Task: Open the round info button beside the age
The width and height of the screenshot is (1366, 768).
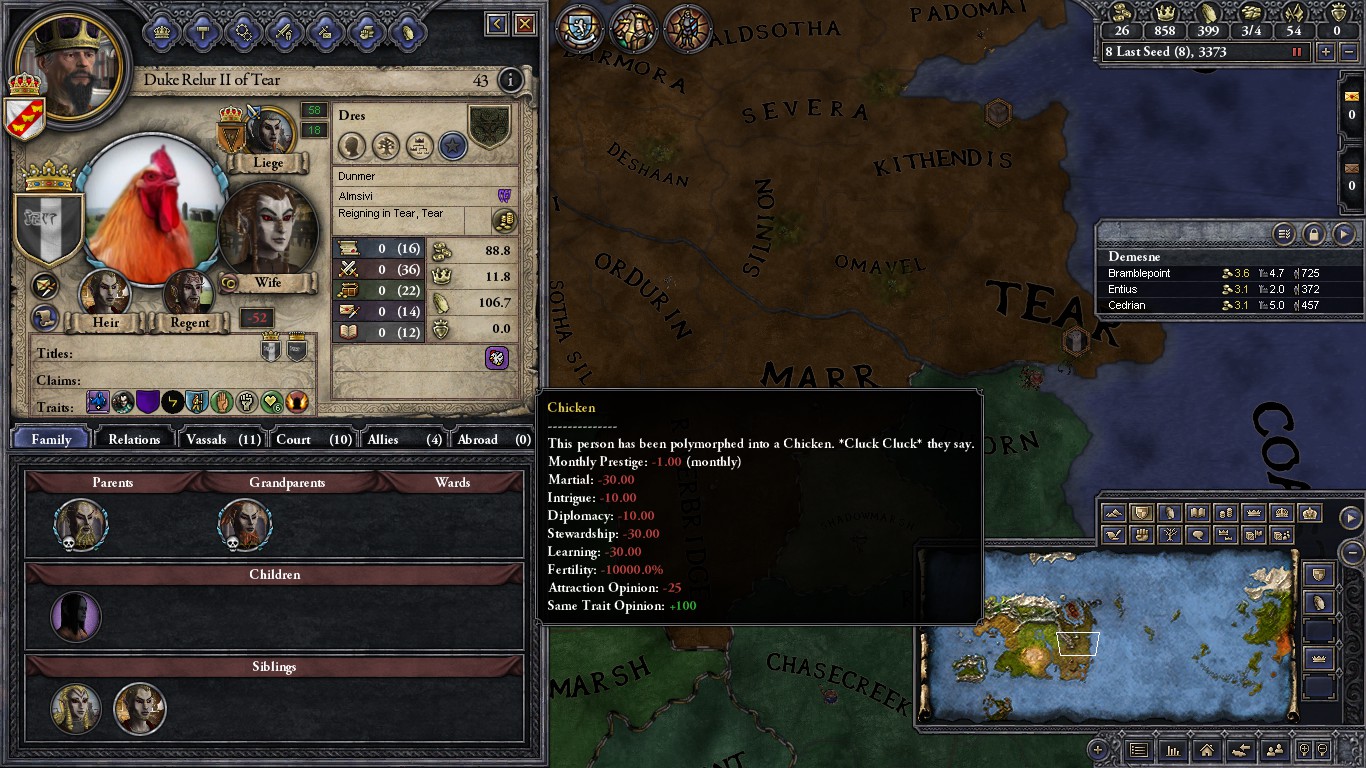Action: (x=511, y=80)
